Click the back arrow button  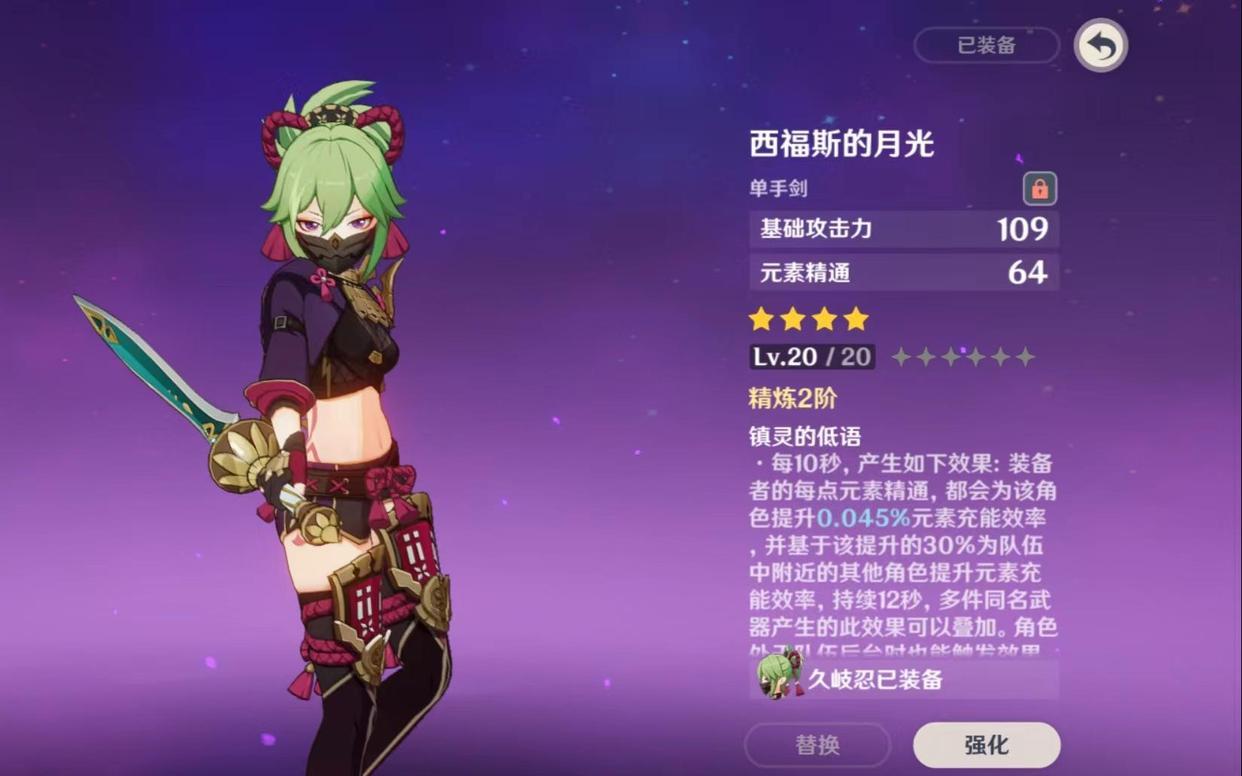1100,46
